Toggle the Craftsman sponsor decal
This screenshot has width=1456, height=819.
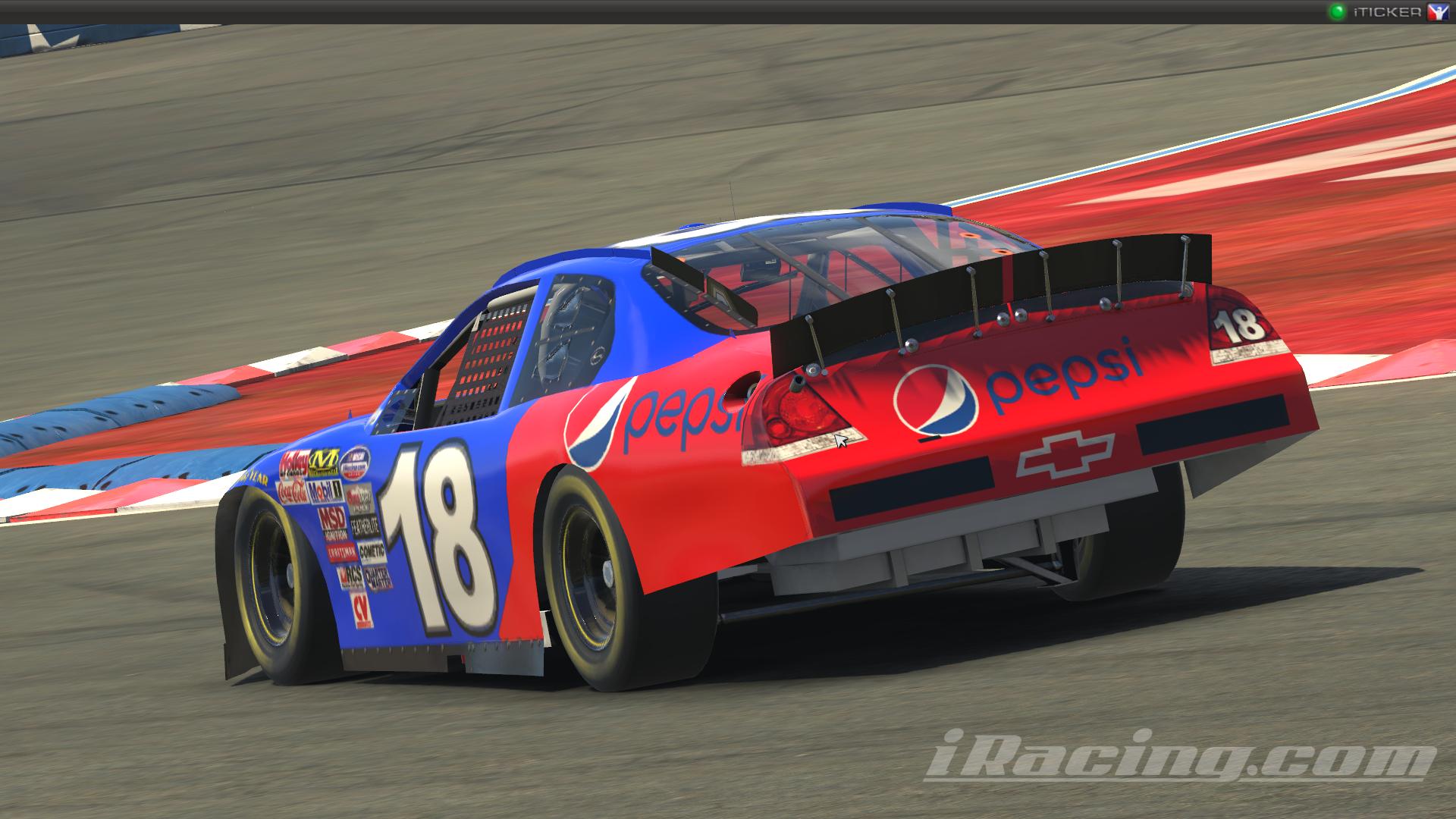point(341,551)
